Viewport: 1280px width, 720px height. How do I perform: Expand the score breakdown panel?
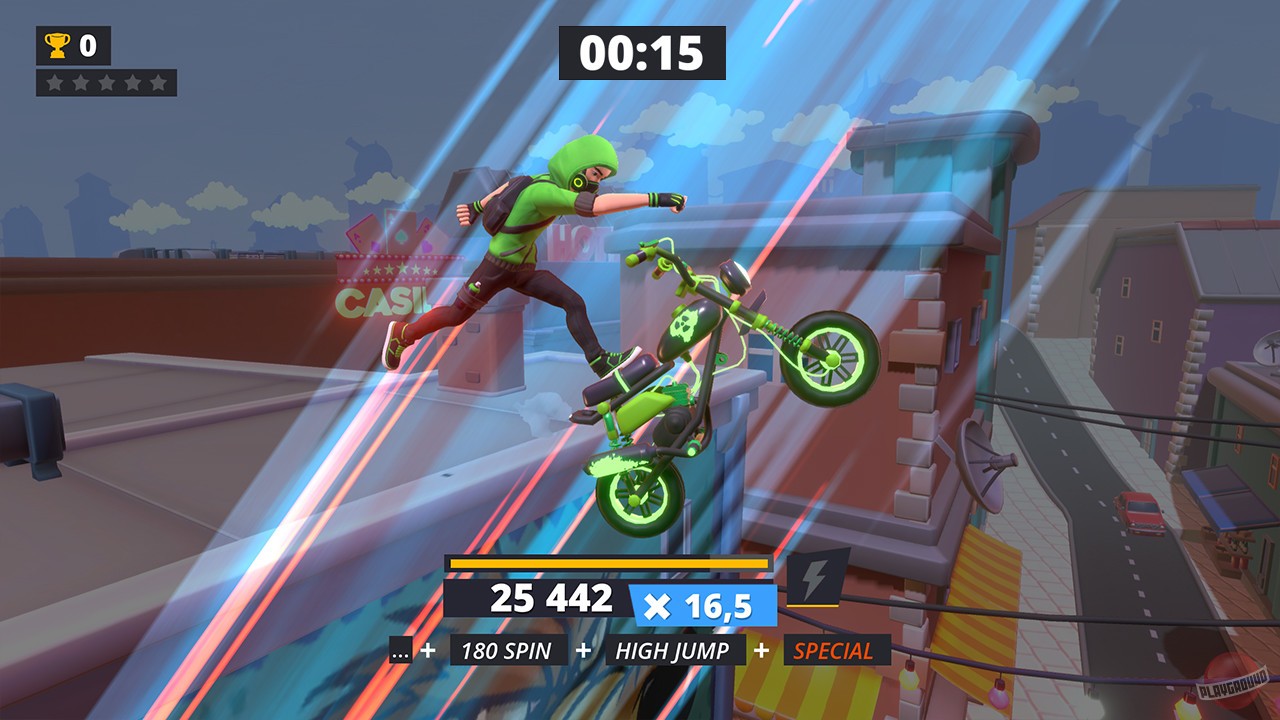[x=551, y=598]
